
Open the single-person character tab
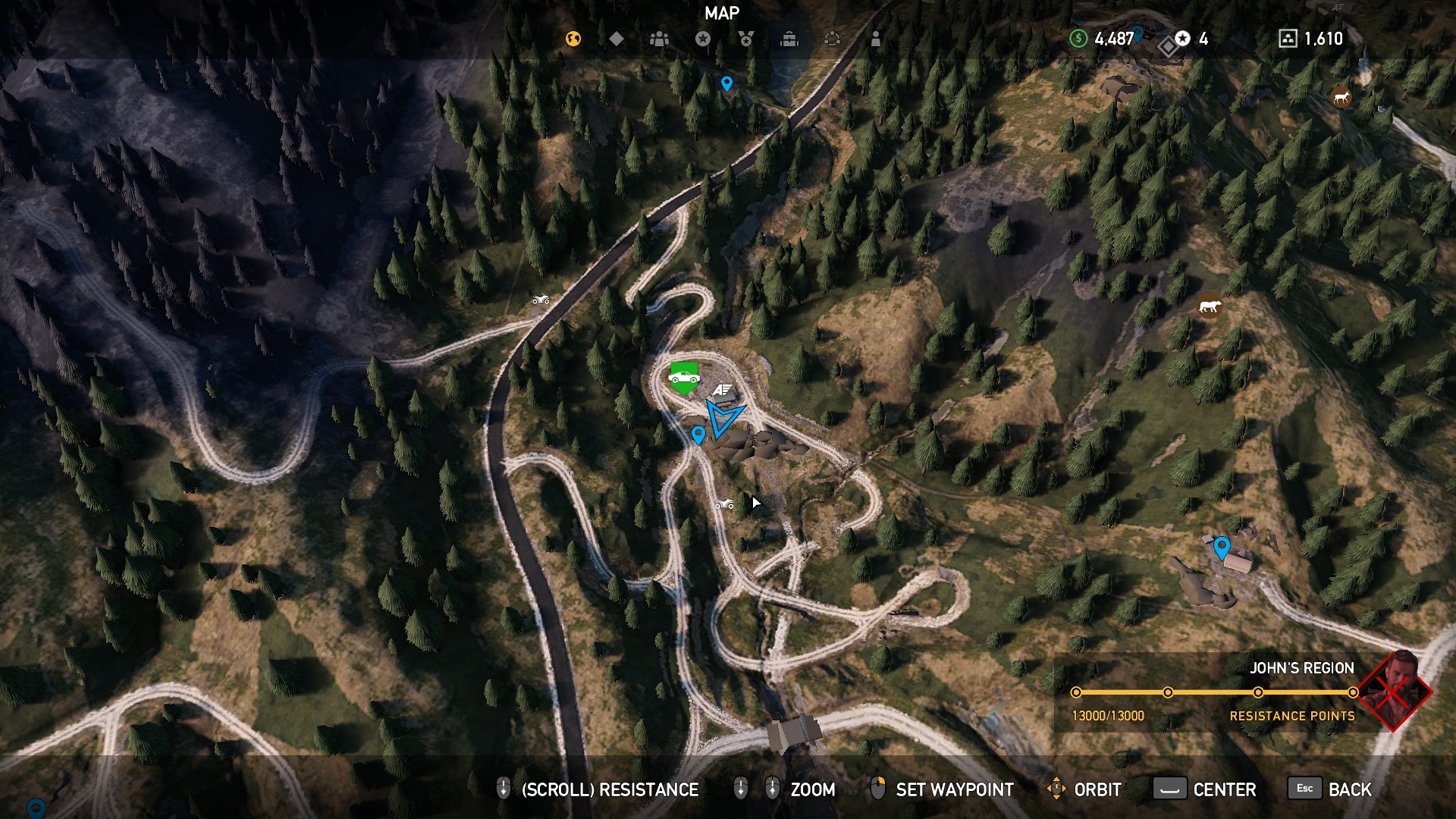coord(876,39)
